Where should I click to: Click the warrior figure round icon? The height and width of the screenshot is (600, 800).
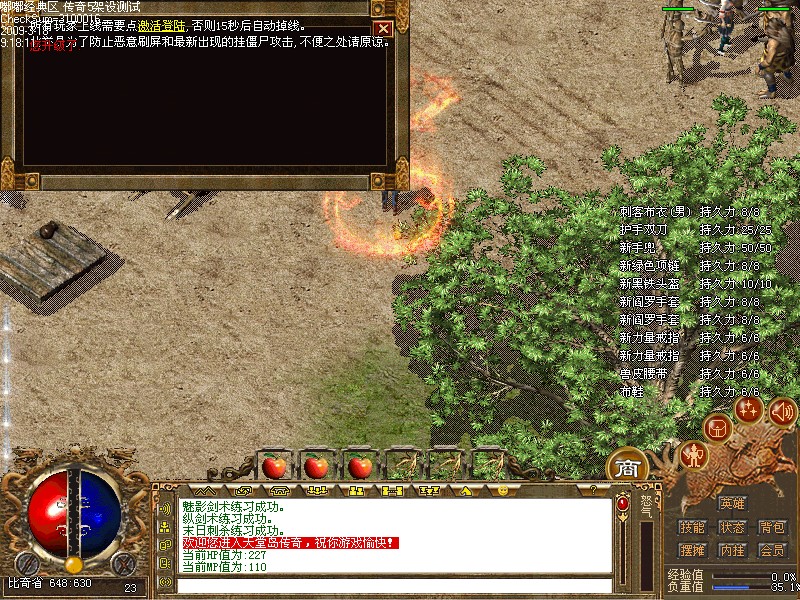click(693, 456)
